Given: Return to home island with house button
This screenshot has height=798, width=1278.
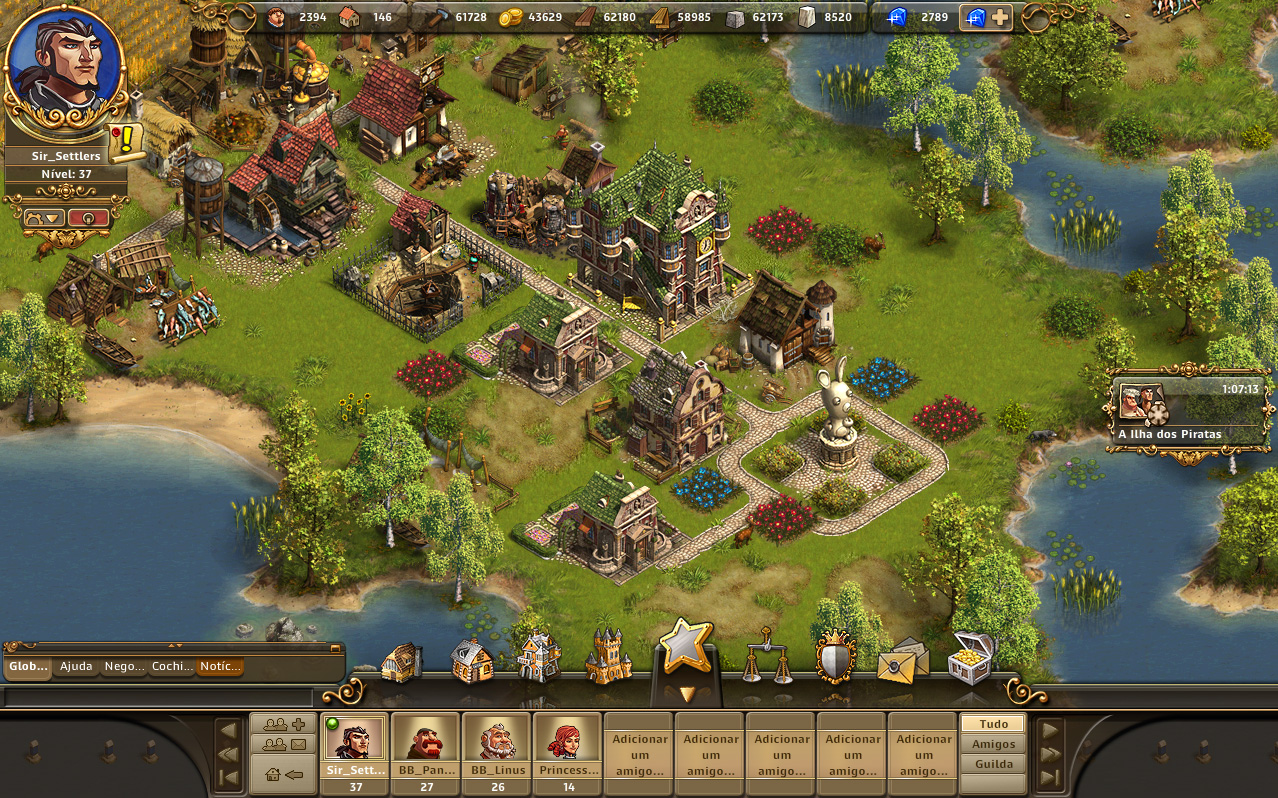Looking at the screenshot, I should pos(283,774).
